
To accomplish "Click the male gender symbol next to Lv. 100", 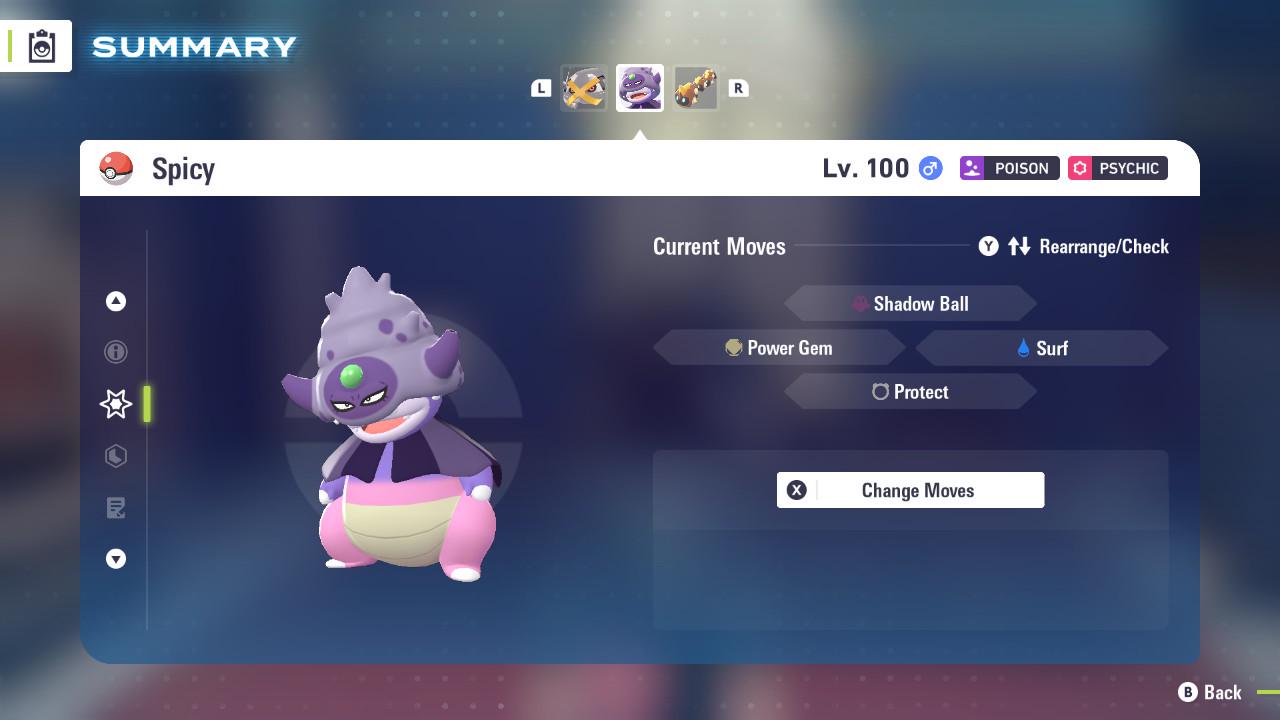I will pos(928,169).
